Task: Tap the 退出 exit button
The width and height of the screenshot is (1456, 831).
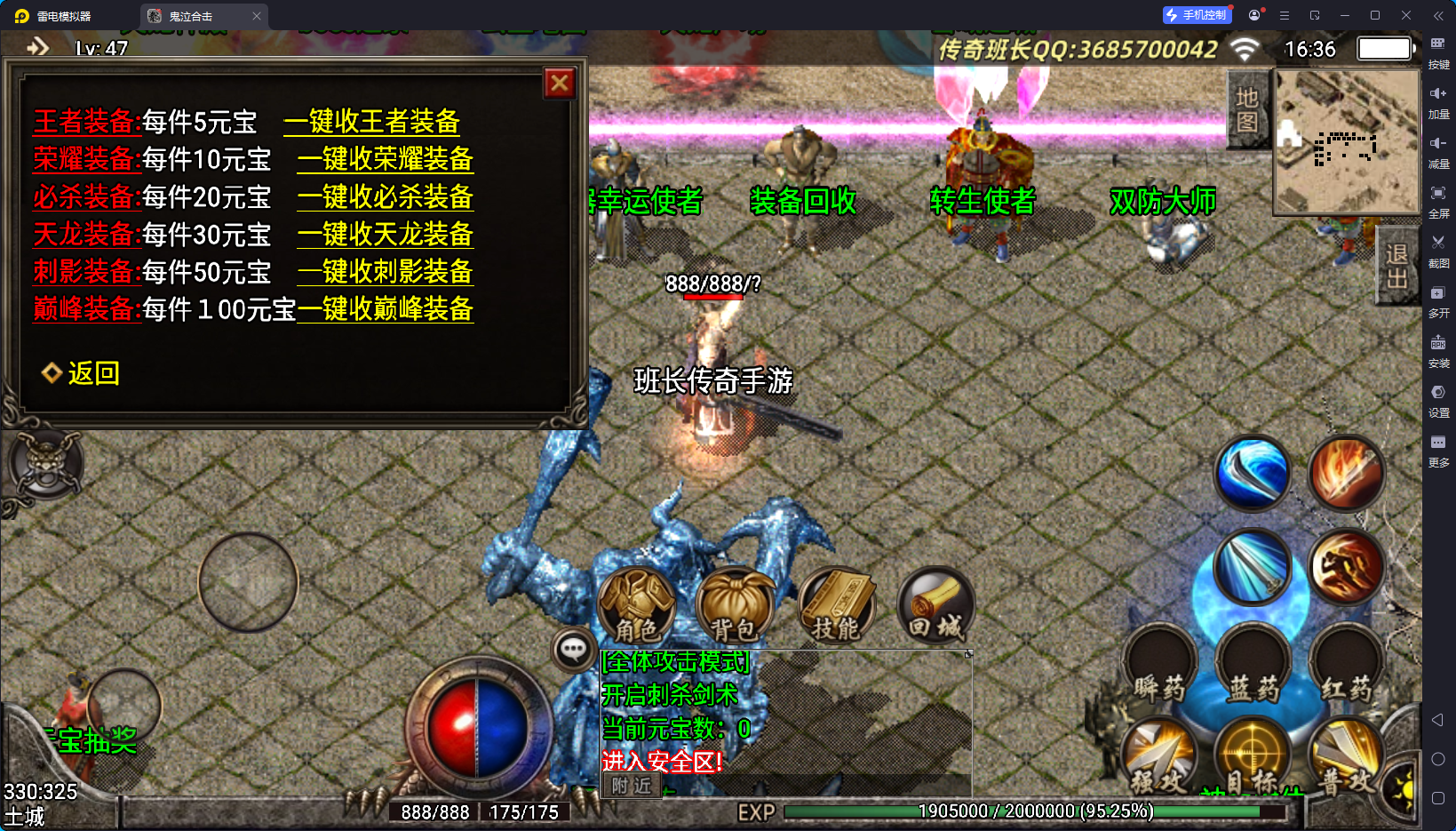Action: 1396,267
